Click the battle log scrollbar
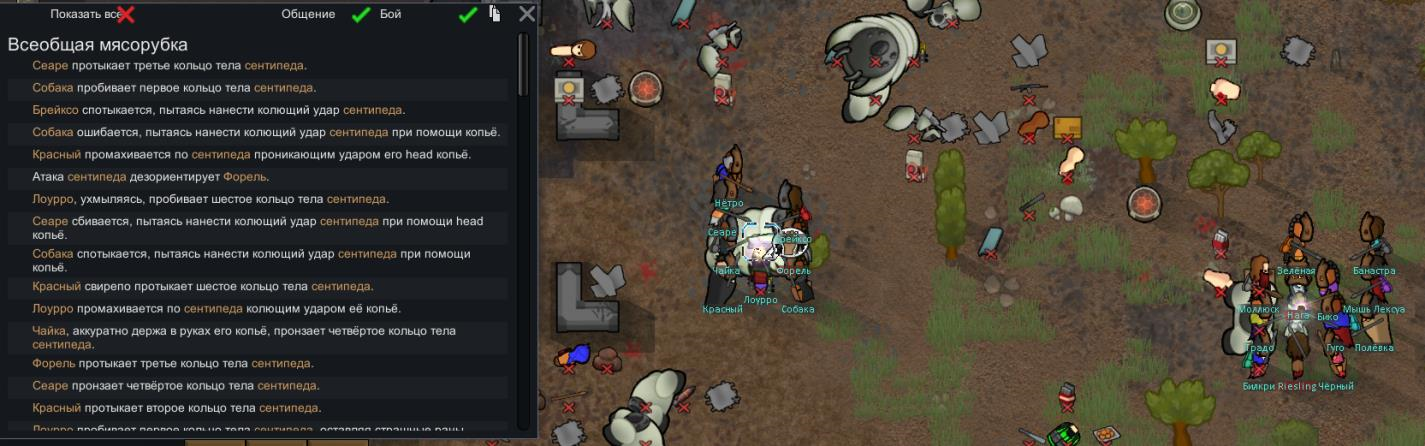Image resolution: width=1425 pixels, height=446 pixels. pyautogui.click(x=522, y=66)
